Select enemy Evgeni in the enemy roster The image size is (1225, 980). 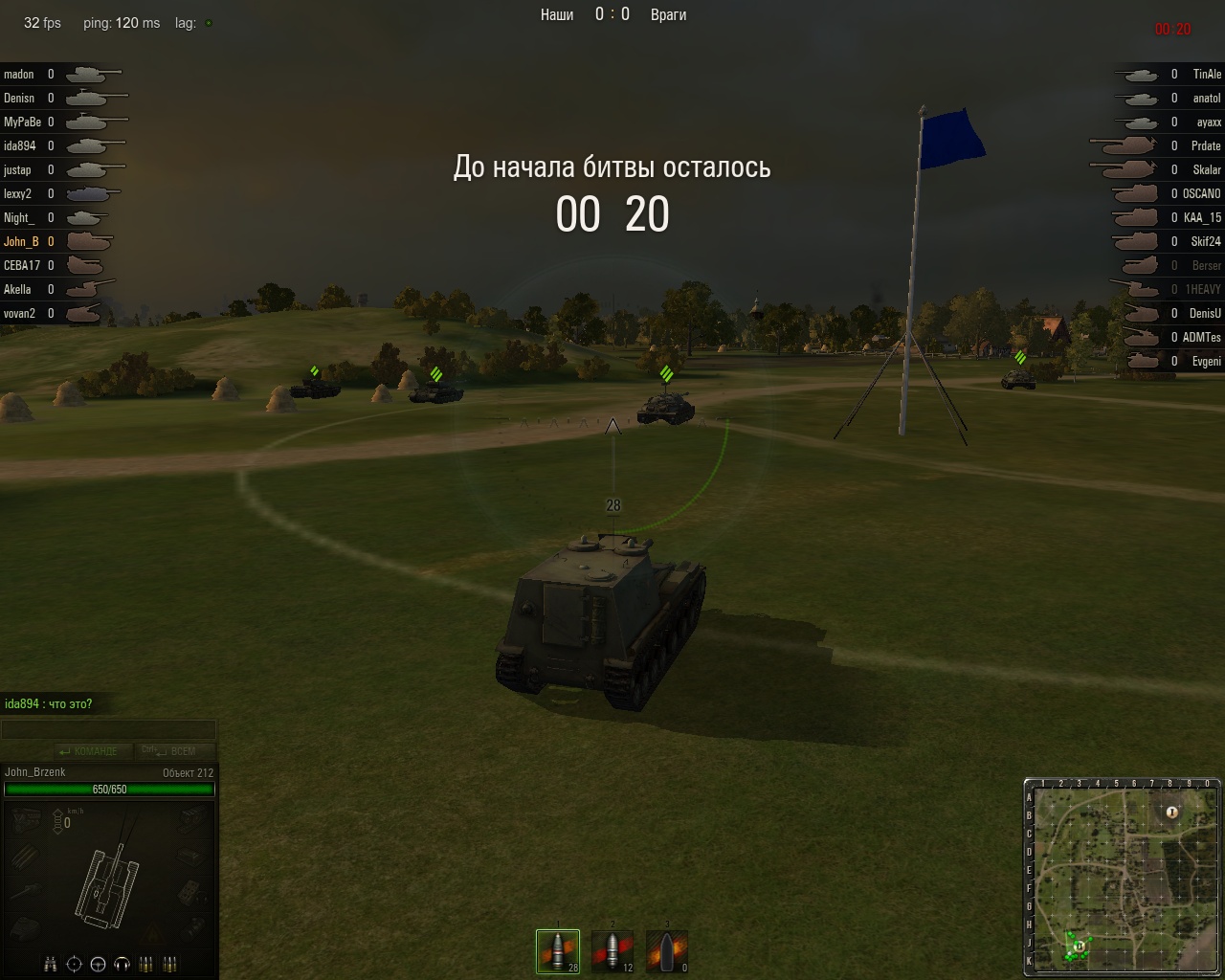point(1206,362)
